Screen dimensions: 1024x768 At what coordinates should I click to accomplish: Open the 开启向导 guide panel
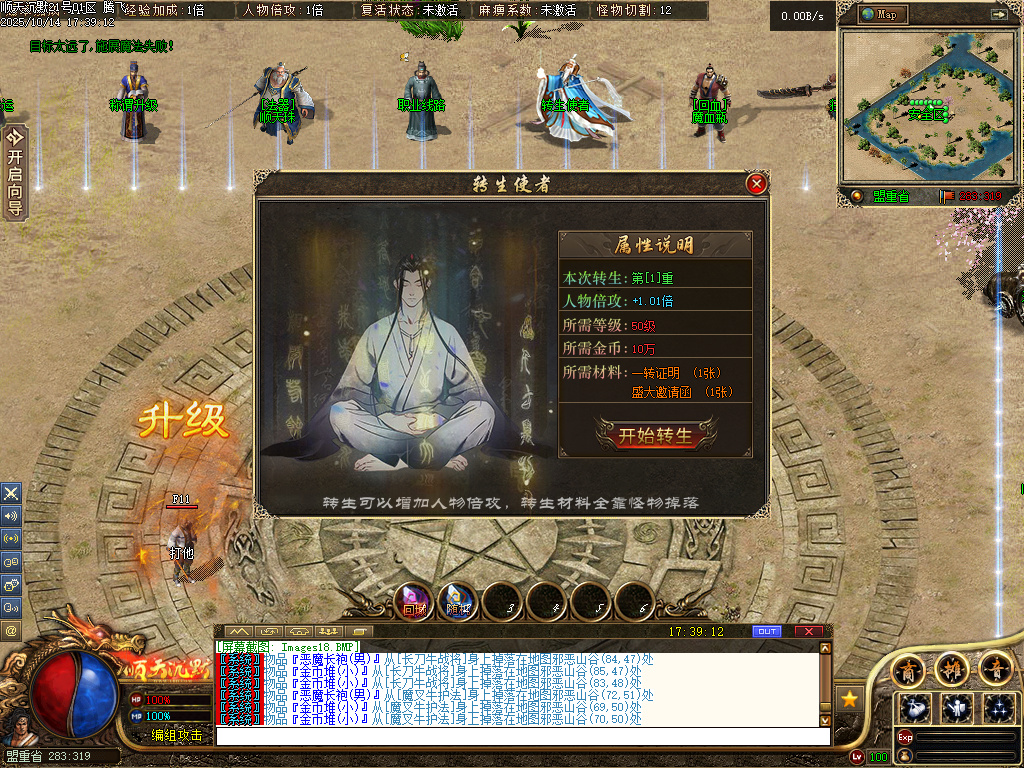[x=14, y=170]
